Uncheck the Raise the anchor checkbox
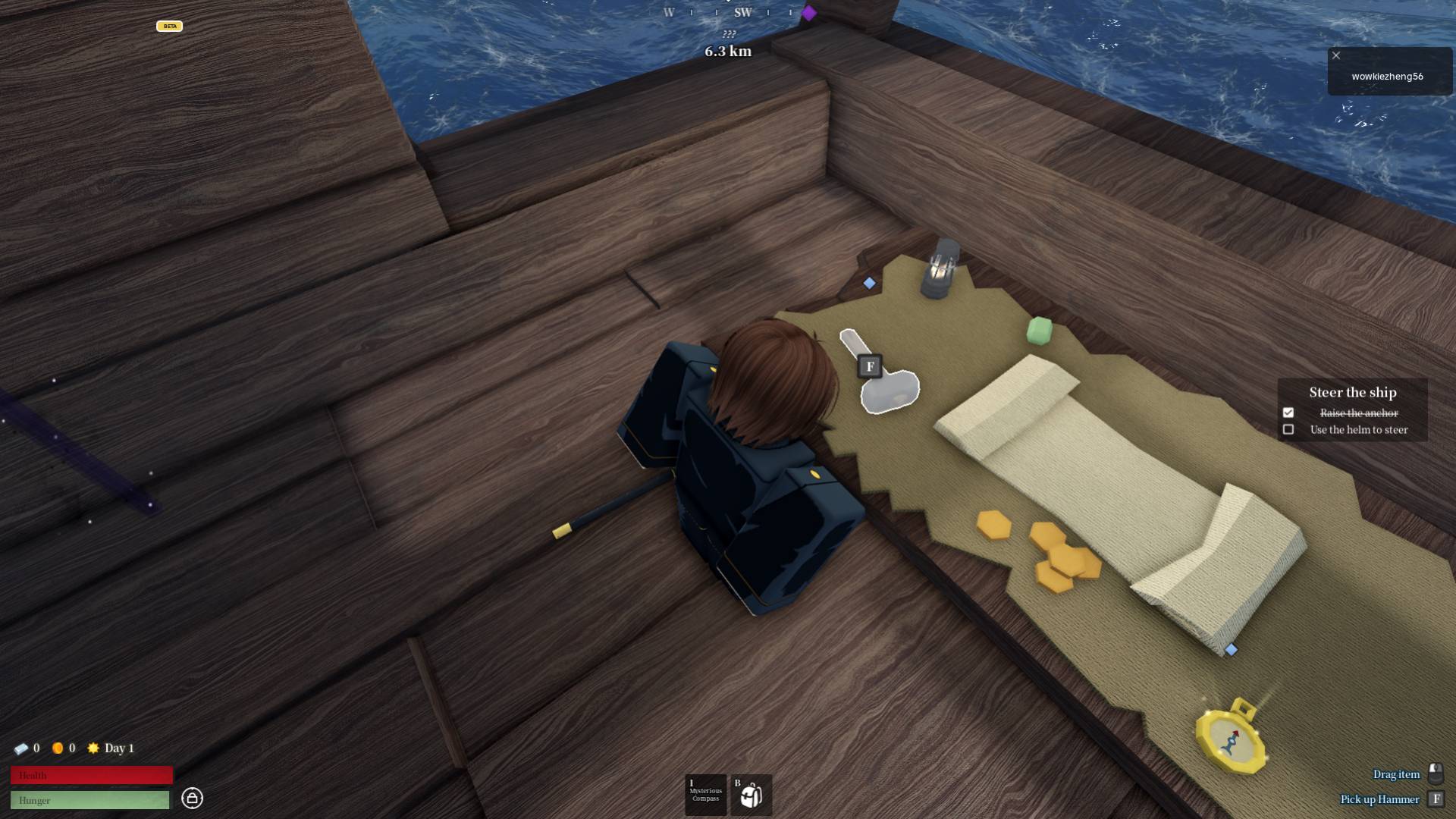Viewport: 1456px width, 819px height. coord(1289,413)
